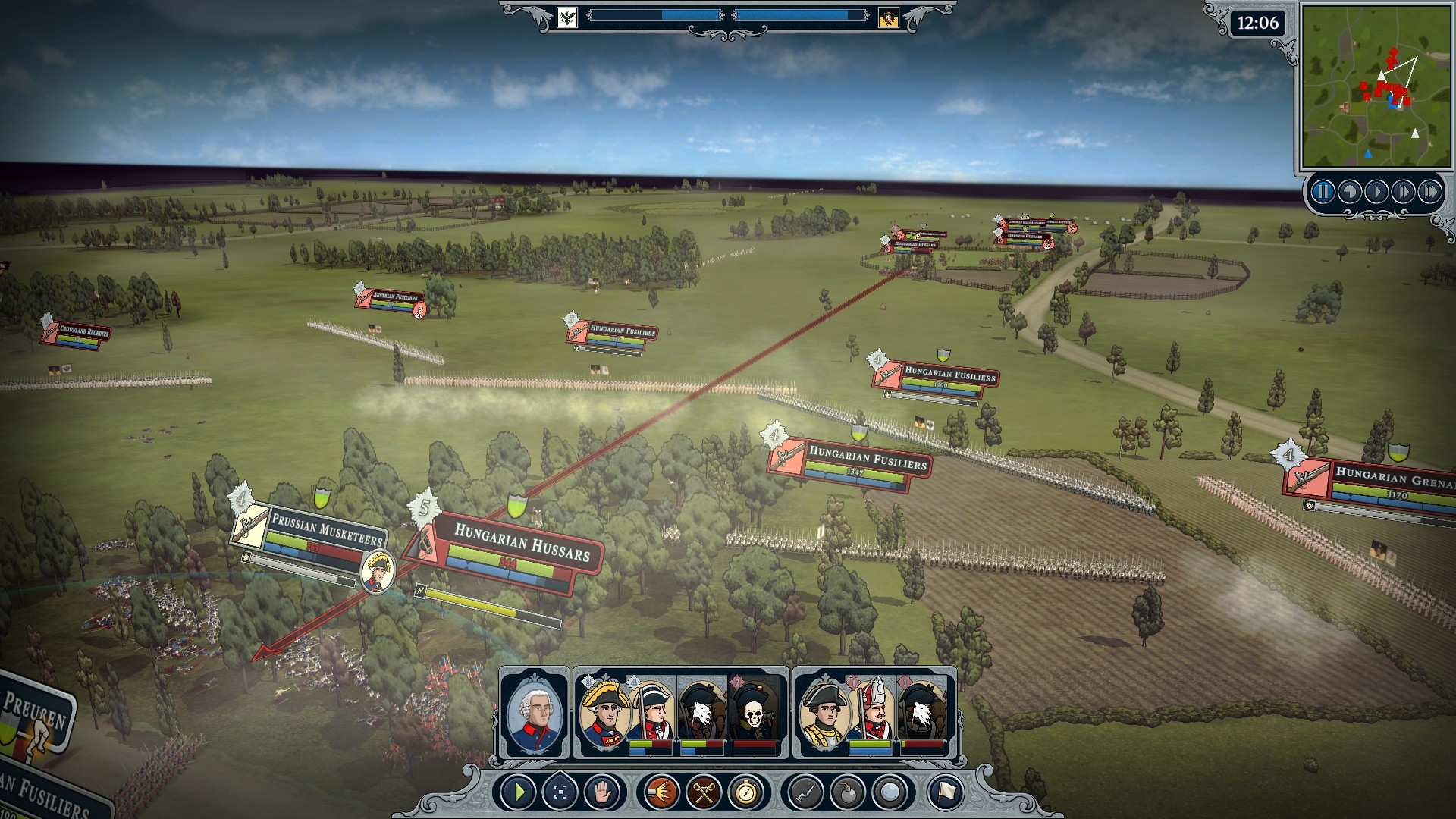Select the skull-faced destroyed unit card
Viewport: 1456px width, 819px height.
[755, 713]
